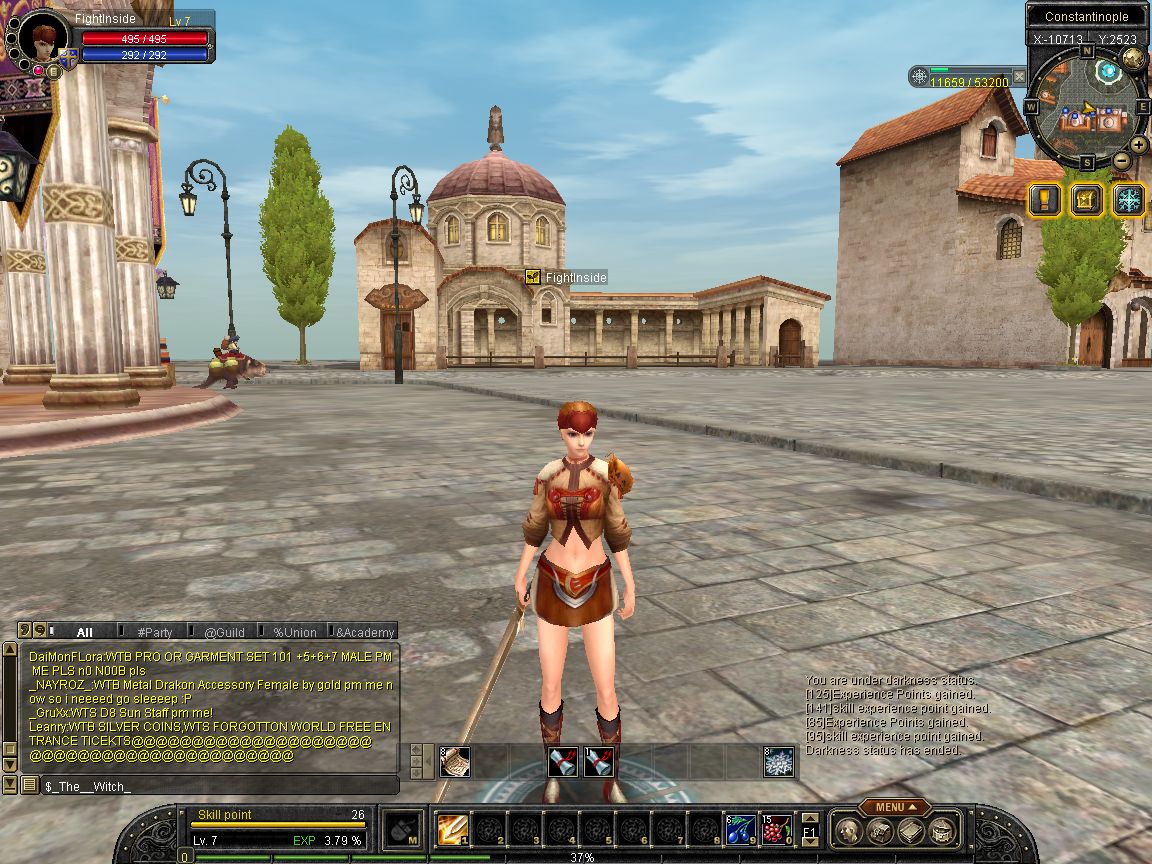This screenshot has width=1152, height=864.
Task: Select the %Union chat tab
Action: click(294, 632)
